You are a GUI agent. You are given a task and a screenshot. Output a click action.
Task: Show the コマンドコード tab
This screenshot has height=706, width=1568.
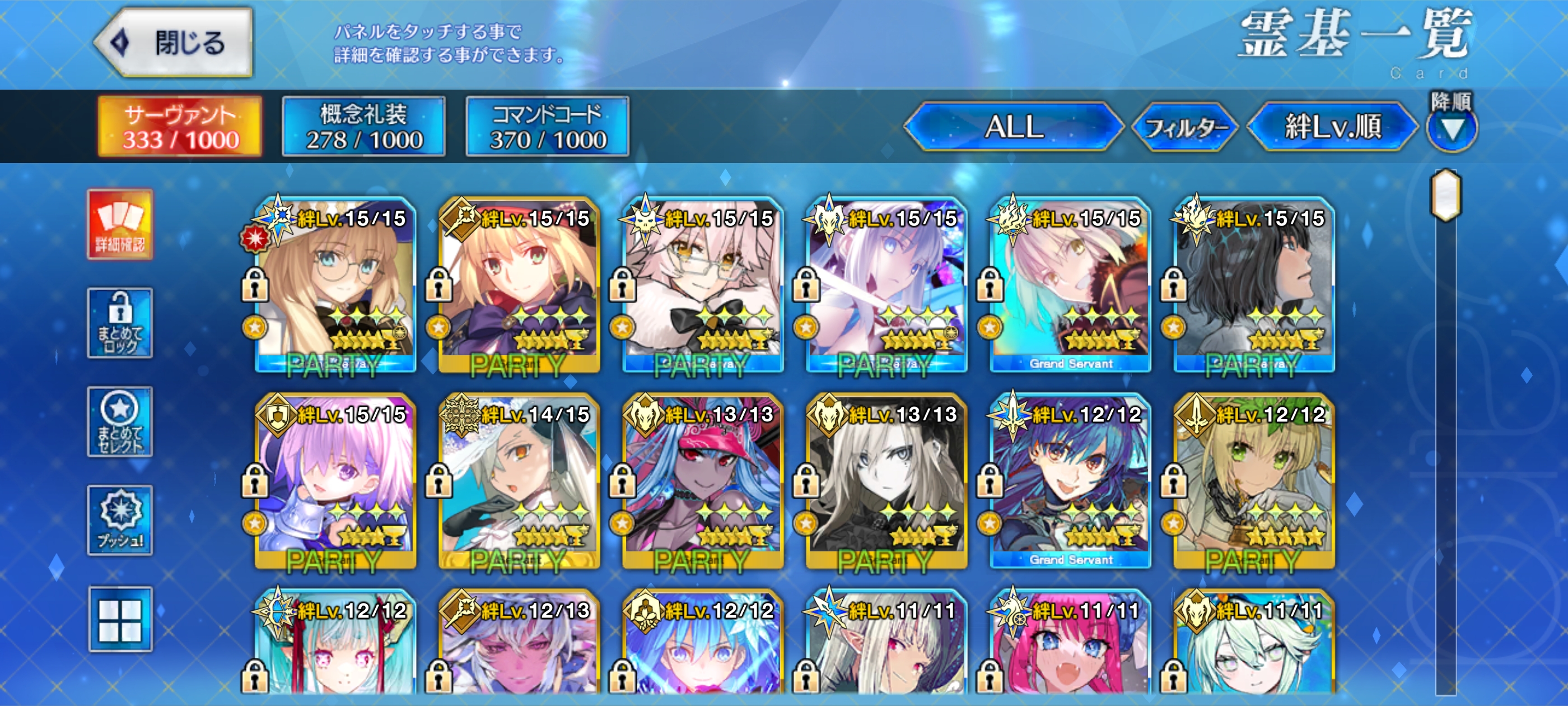pos(547,127)
